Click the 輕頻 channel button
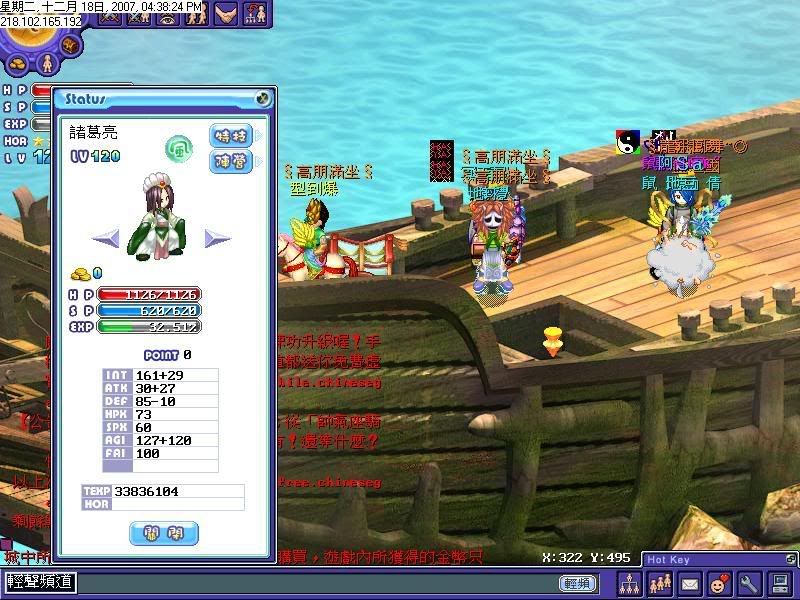Screen dimensions: 800x600 (577, 583)
